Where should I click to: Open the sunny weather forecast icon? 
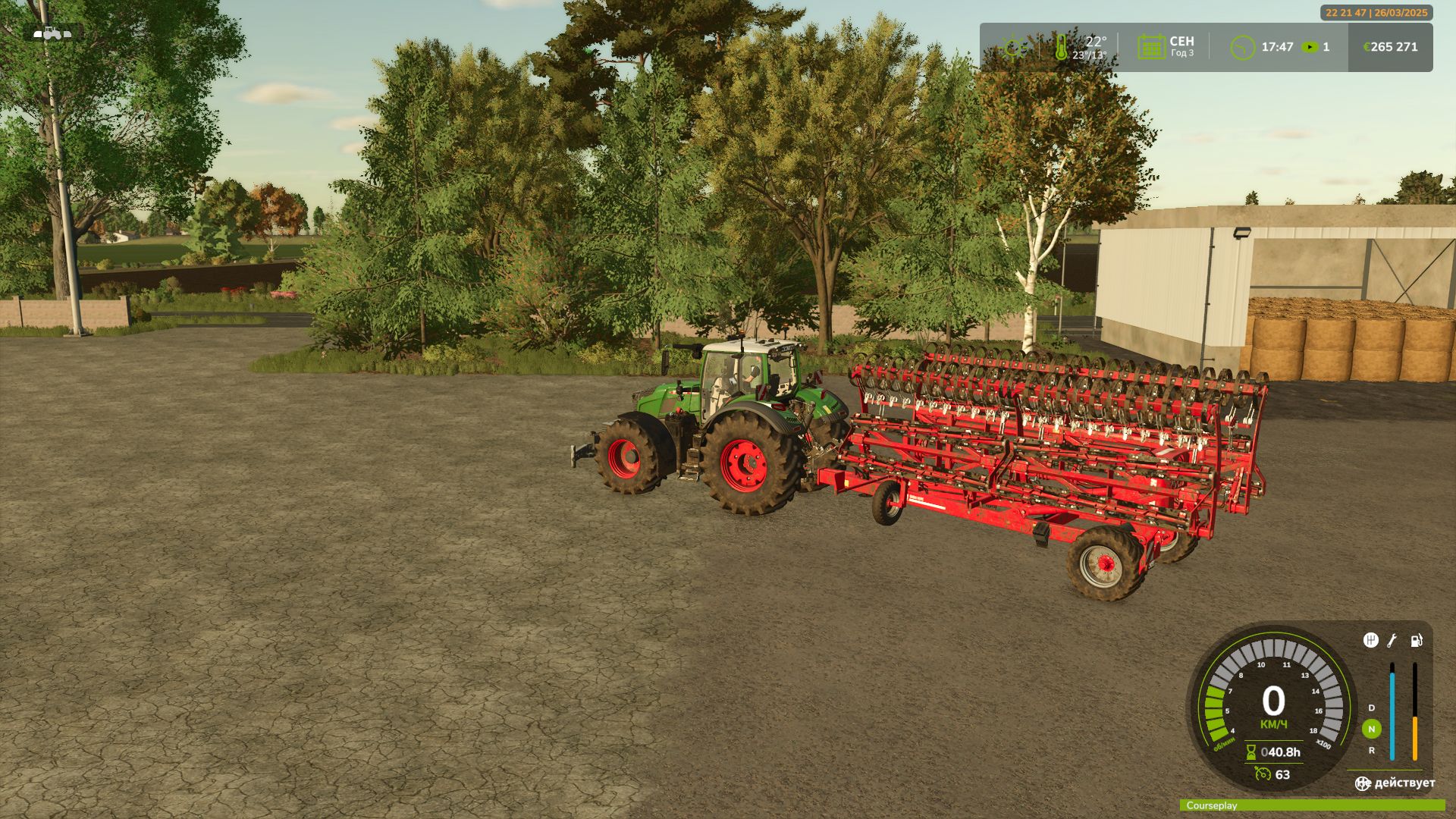(x=1013, y=47)
